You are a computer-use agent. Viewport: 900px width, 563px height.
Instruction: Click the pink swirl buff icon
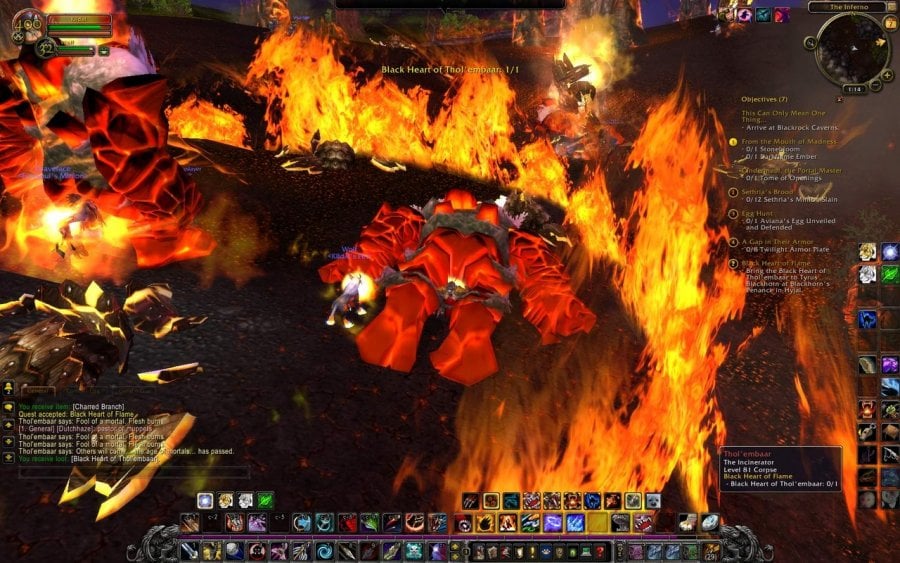744,14
